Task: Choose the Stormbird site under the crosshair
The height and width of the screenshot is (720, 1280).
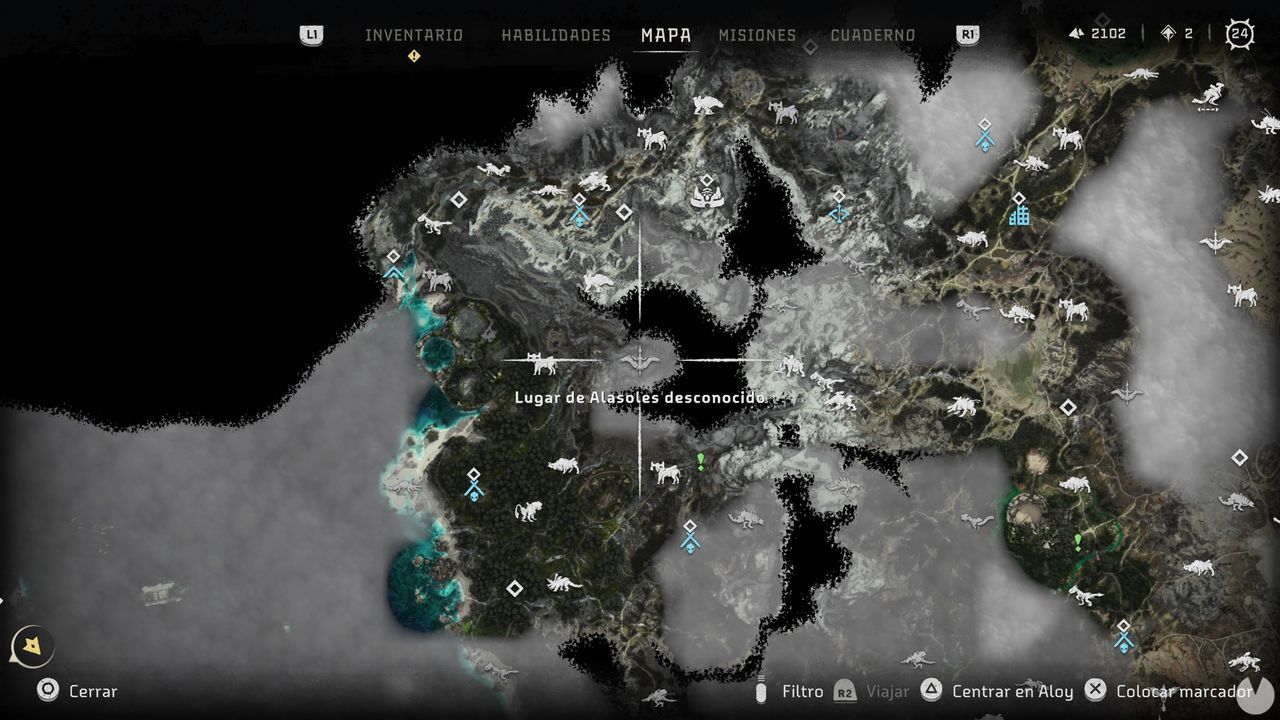Action: (x=640, y=358)
